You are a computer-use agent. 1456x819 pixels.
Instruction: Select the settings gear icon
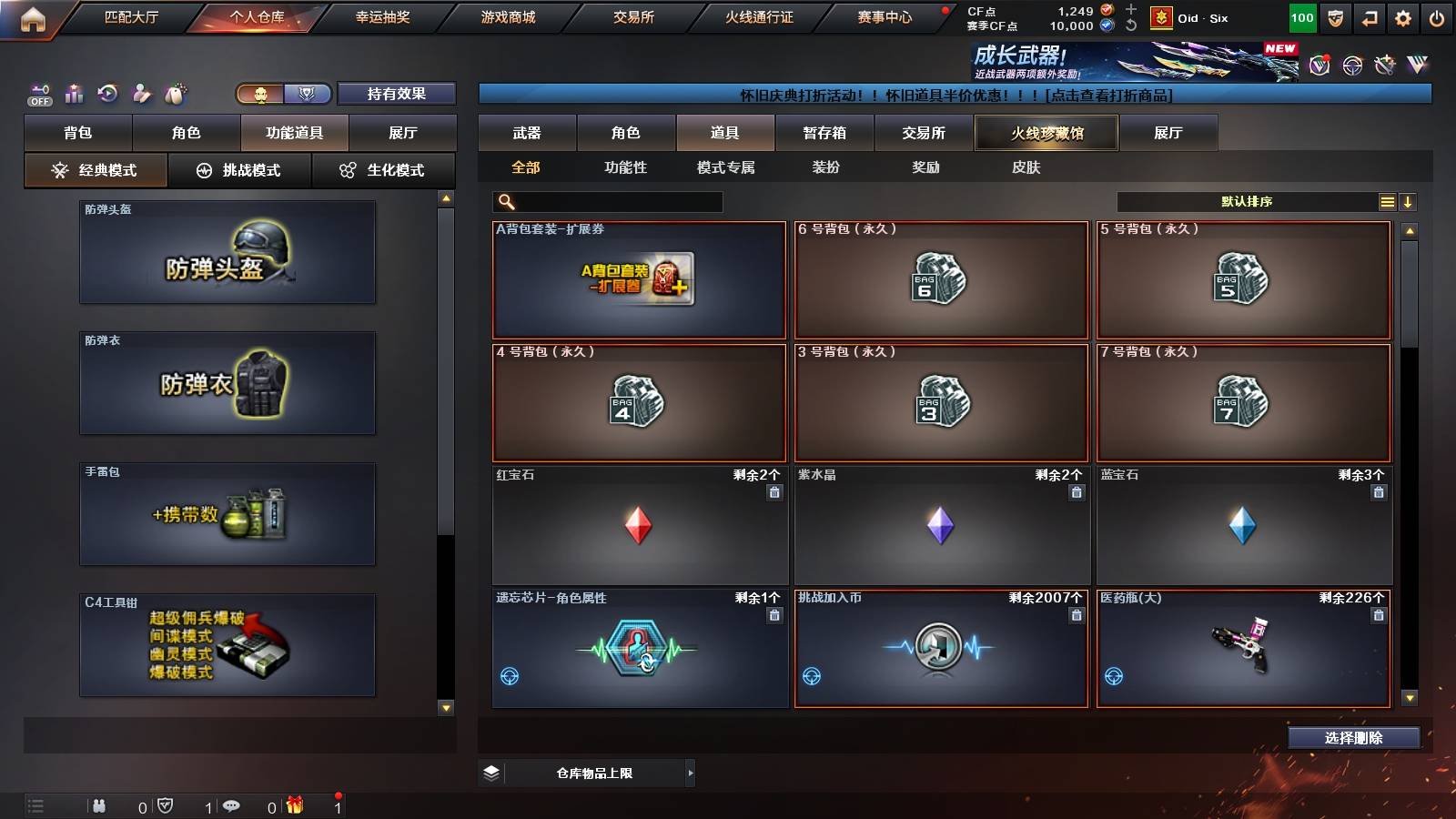click(1404, 16)
